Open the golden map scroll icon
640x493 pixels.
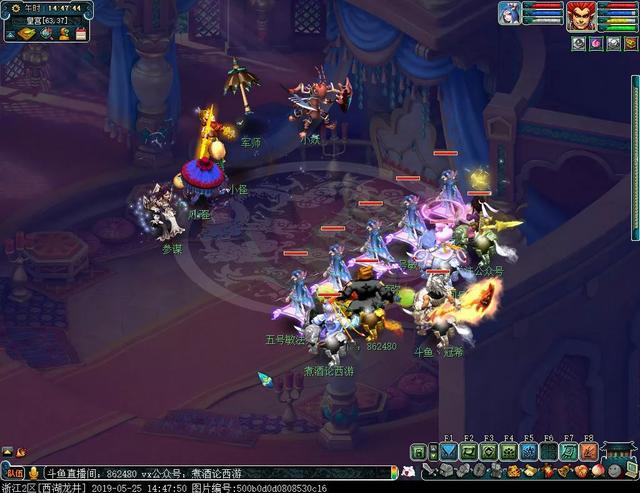tap(26, 33)
